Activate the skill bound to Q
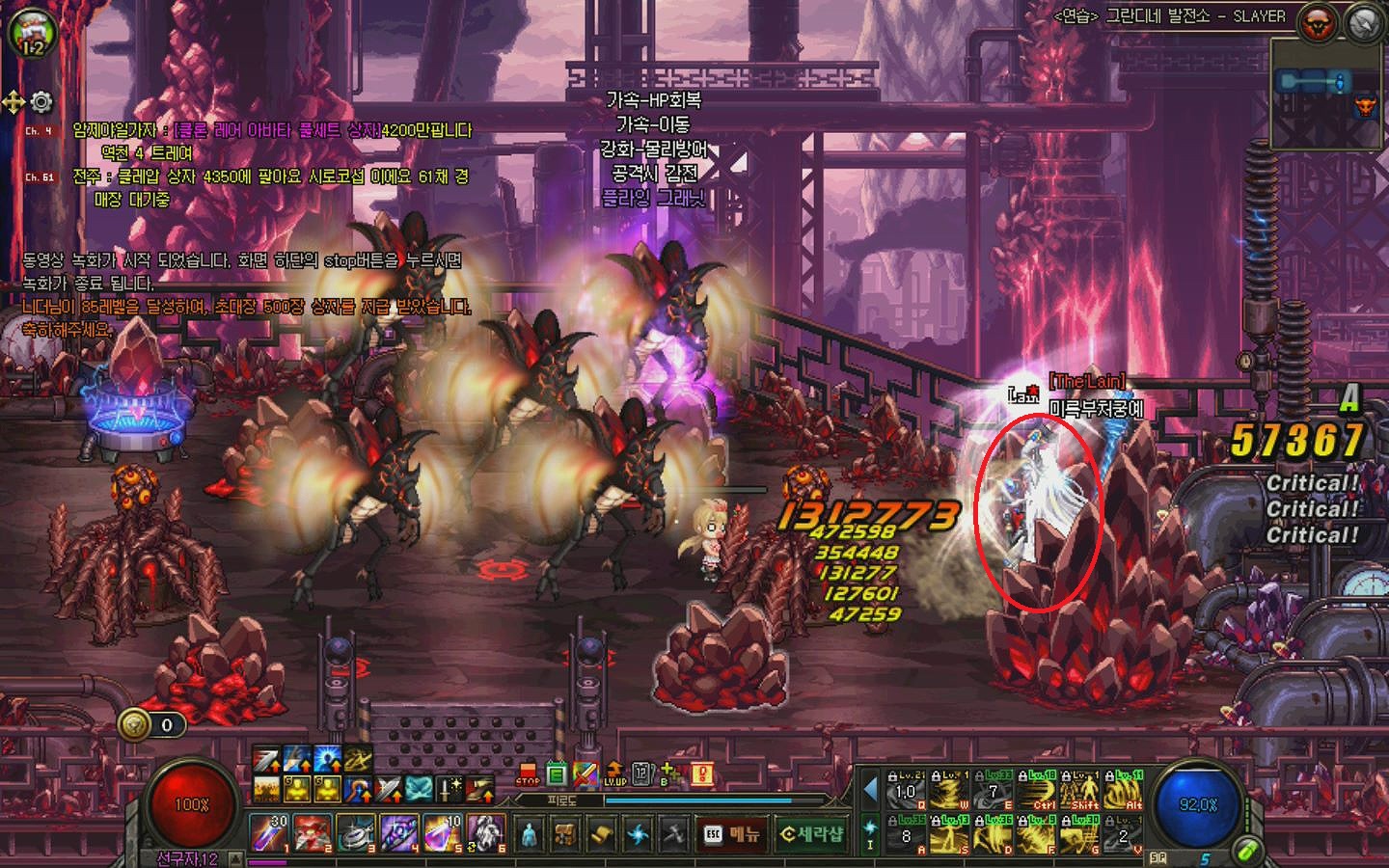1389x868 pixels. 907,792
